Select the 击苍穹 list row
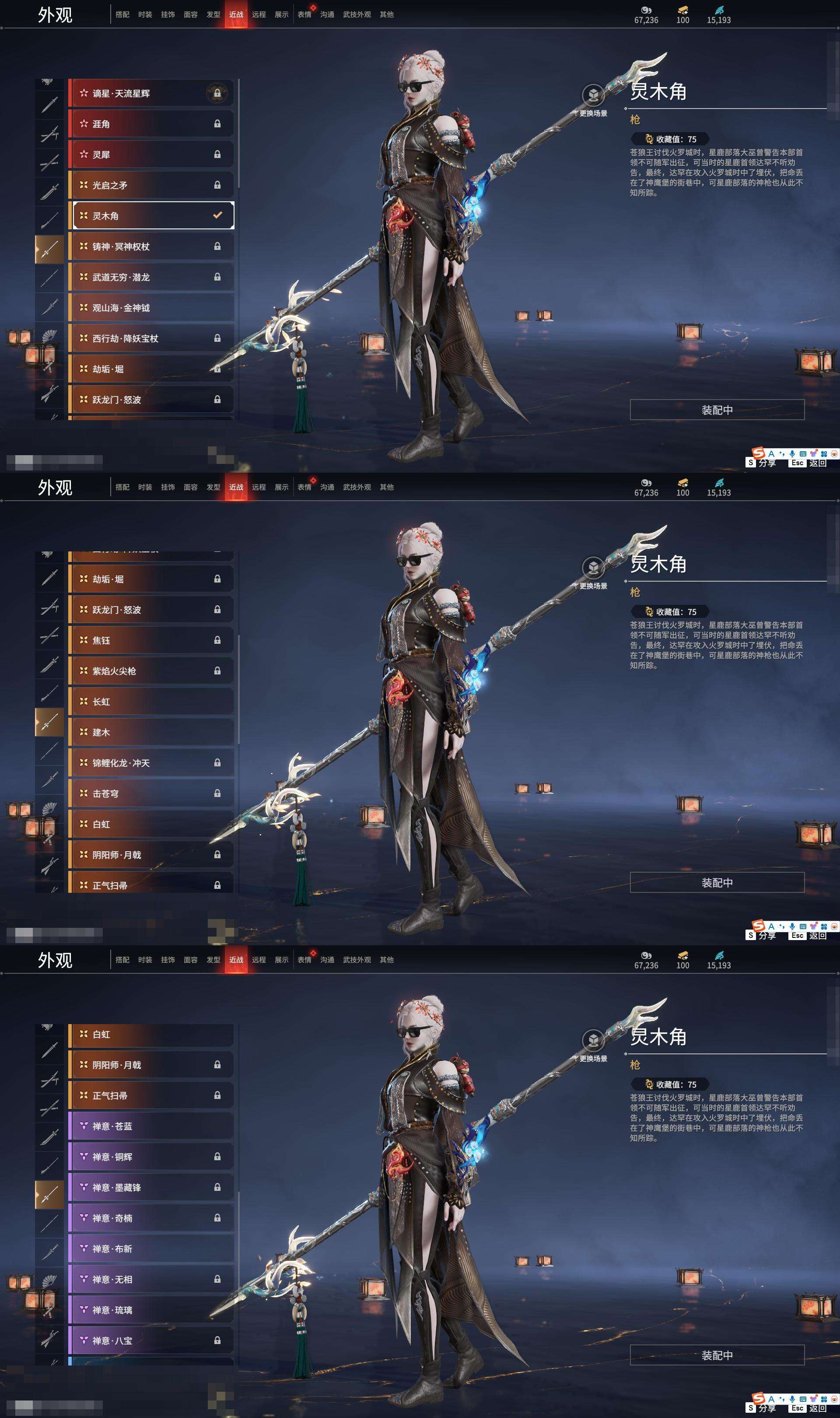 click(150, 793)
